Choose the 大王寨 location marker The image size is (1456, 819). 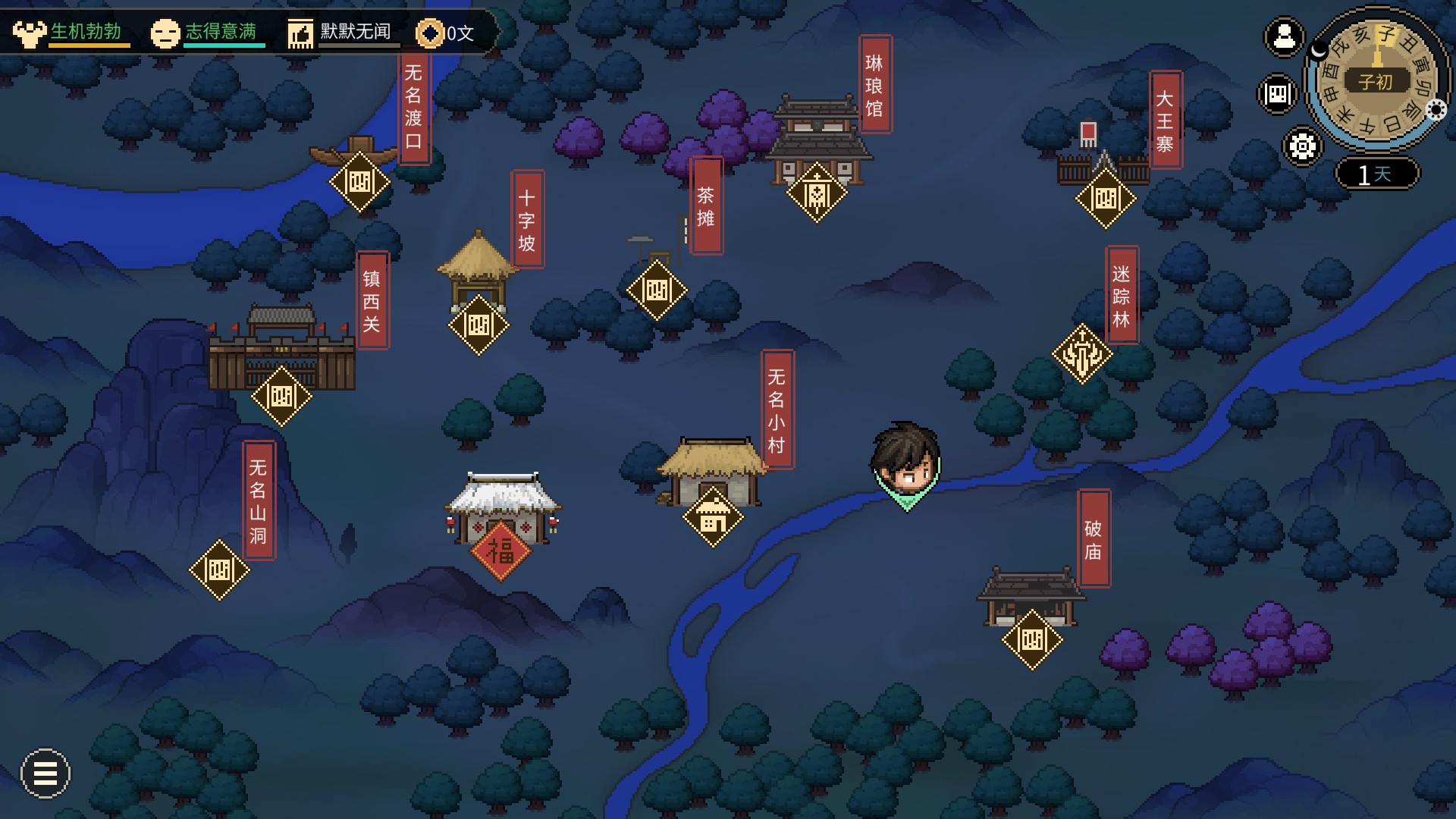tap(1106, 199)
